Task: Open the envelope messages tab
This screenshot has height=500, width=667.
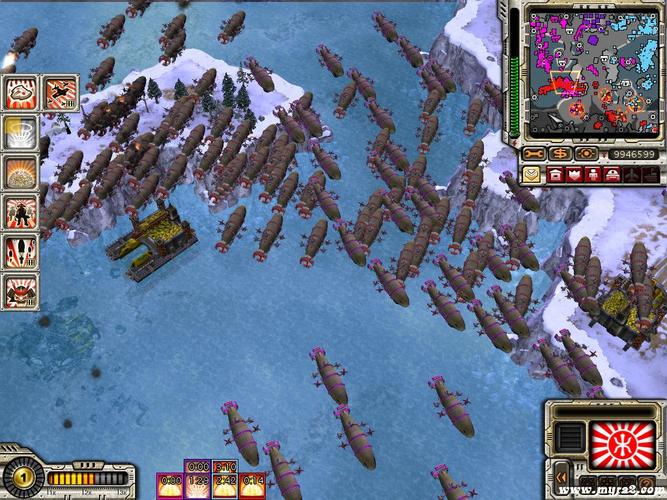Action: tap(530, 176)
